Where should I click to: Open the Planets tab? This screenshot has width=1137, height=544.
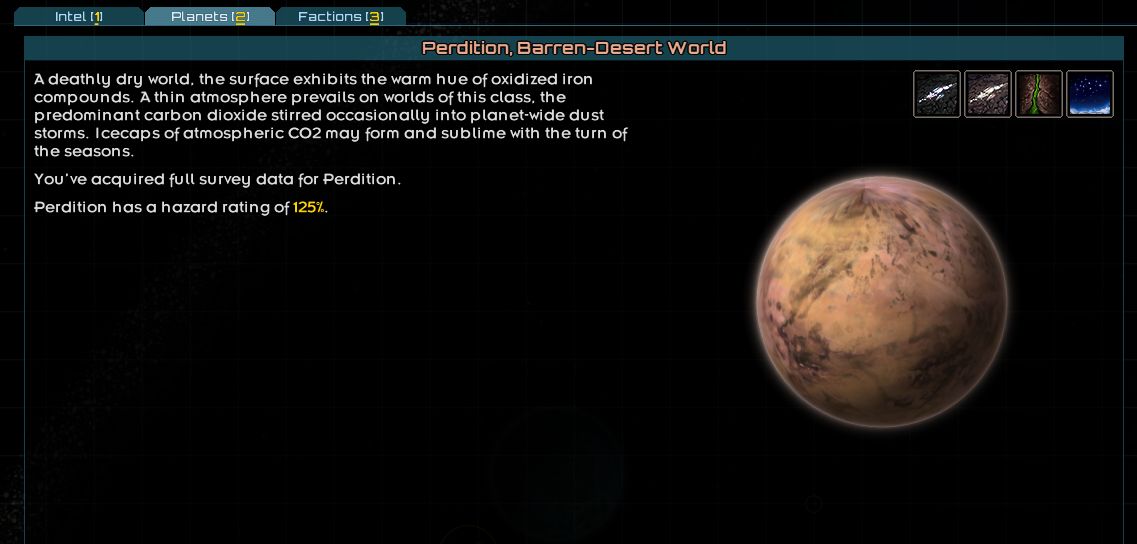coord(209,16)
